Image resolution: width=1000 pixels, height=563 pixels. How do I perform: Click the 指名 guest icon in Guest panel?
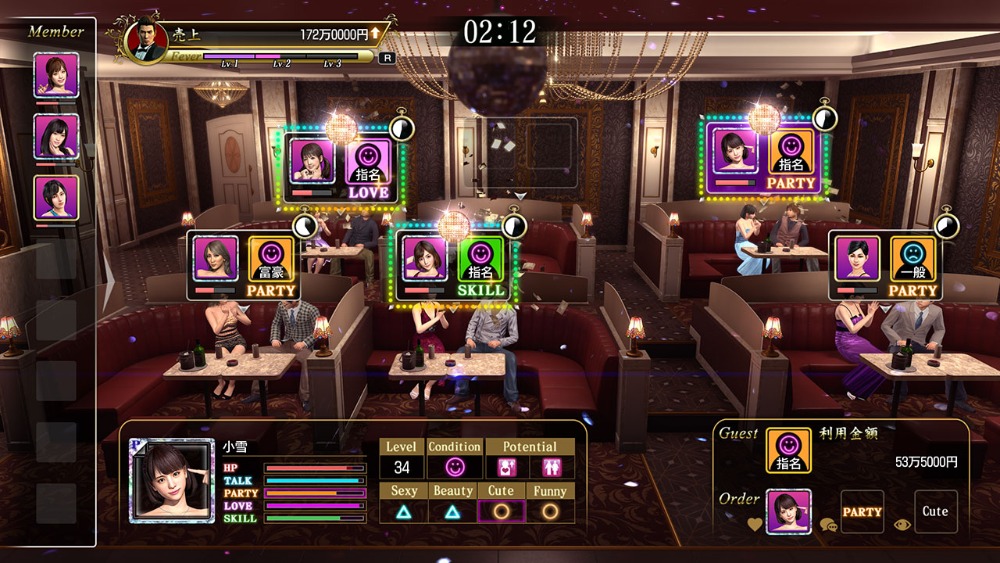coord(789,451)
